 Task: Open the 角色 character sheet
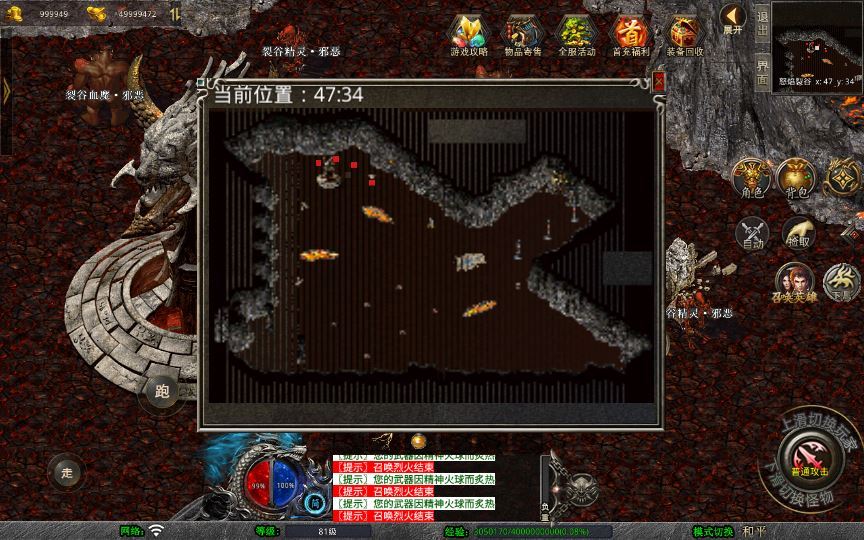(750, 177)
